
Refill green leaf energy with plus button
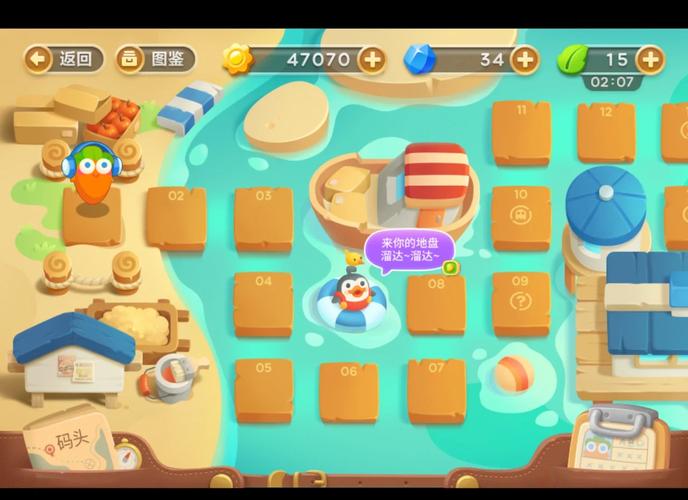[650, 59]
